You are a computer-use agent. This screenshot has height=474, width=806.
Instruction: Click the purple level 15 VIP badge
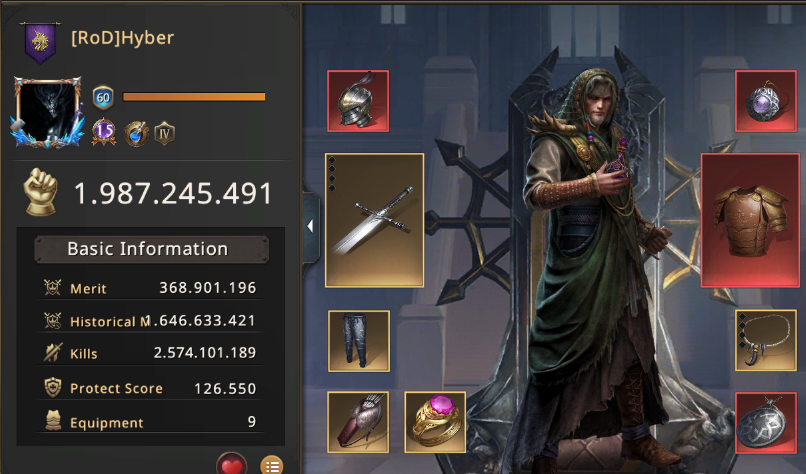[x=105, y=132]
